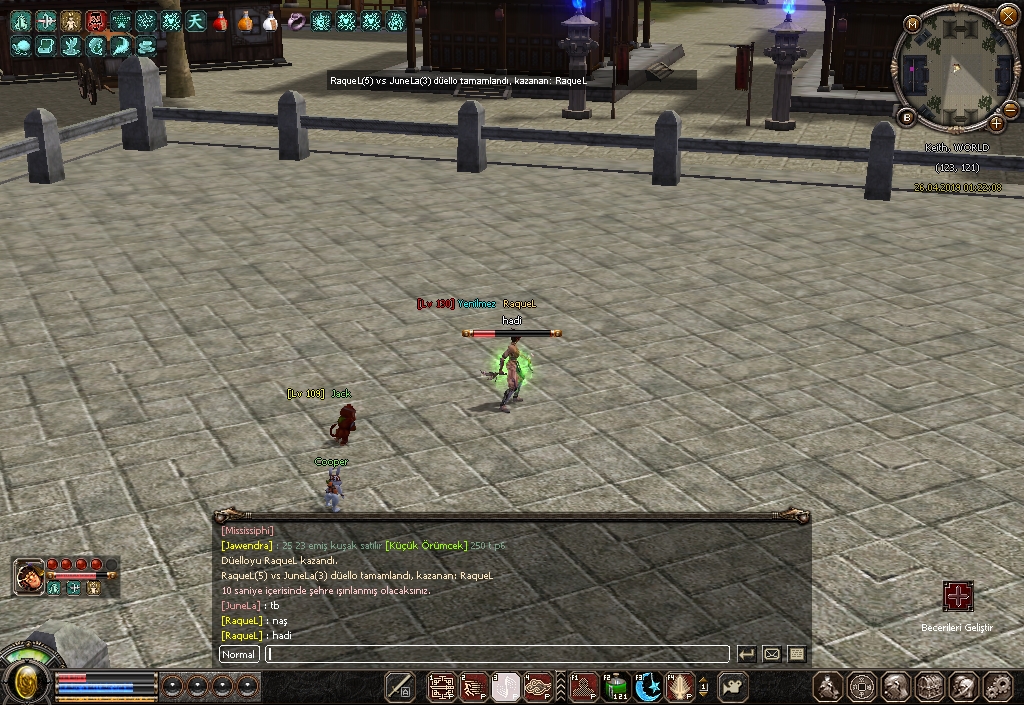The height and width of the screenshot is (705, 1024).
Task: Use the green potion in the F2 quickslot
Action: [x=617, y=686]
